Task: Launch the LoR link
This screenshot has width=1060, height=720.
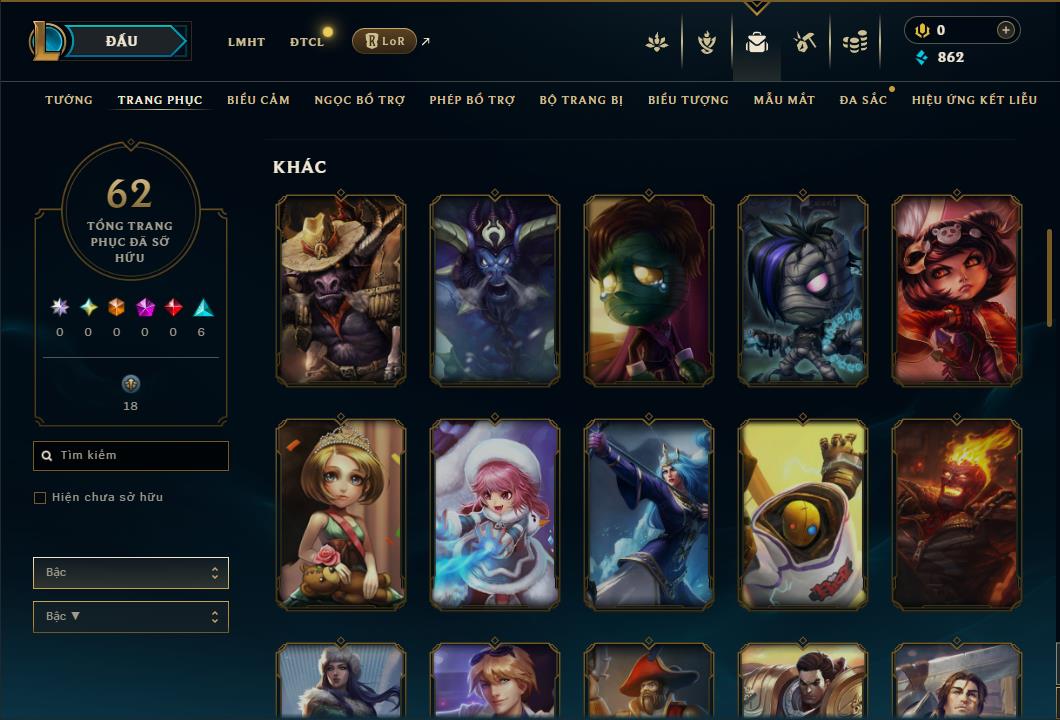Action: pos(385,41)
